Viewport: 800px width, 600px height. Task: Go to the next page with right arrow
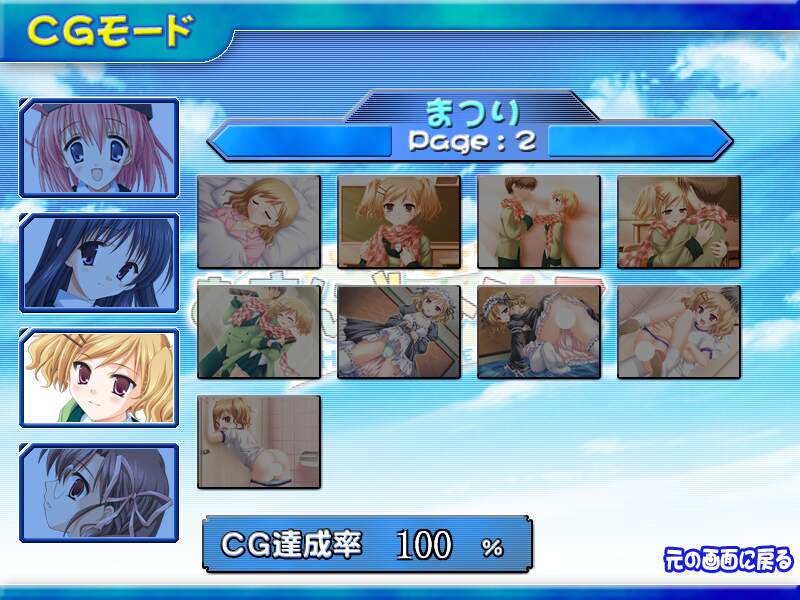click(640, 140)
